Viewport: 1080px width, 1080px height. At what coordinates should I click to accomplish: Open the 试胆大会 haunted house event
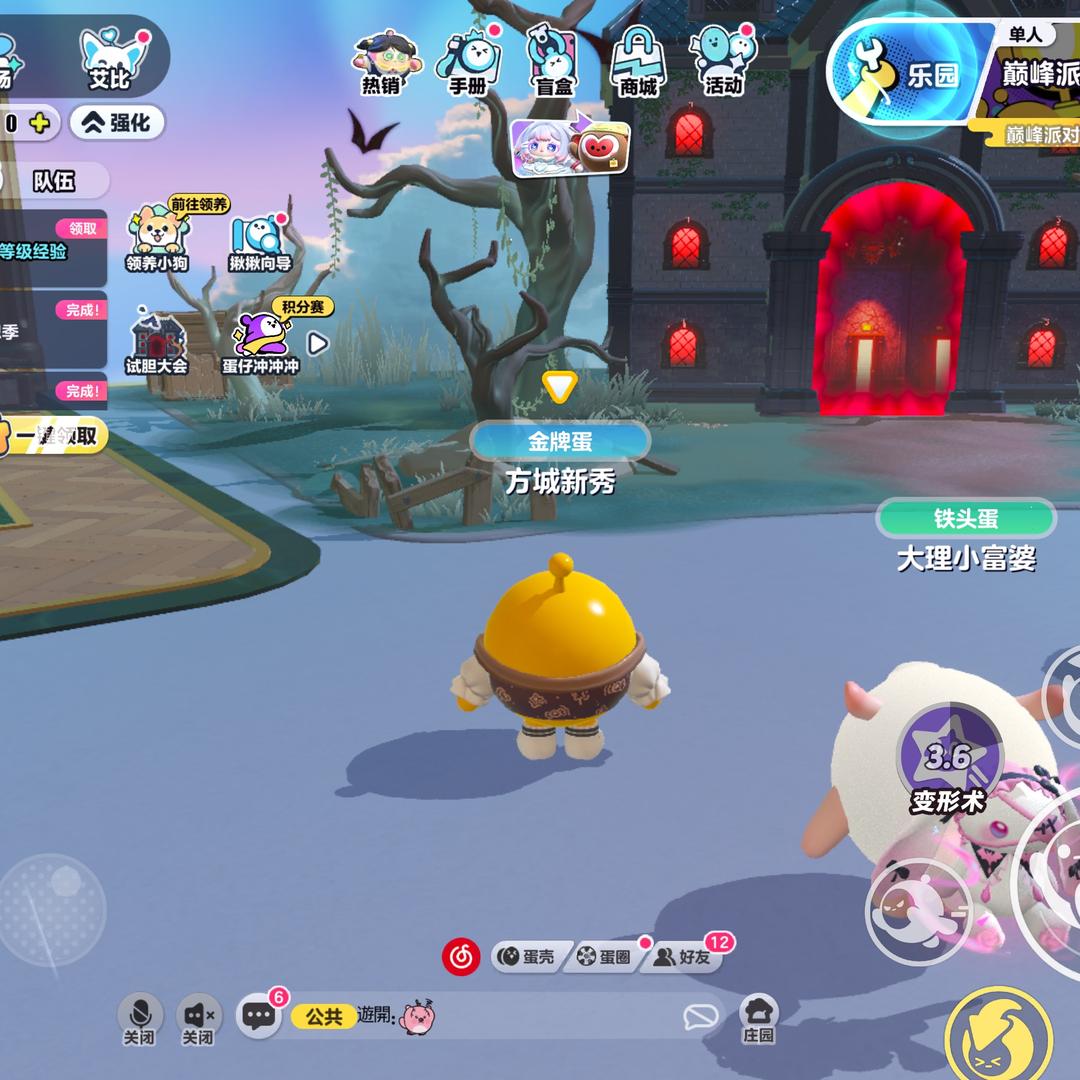(156, 343)
